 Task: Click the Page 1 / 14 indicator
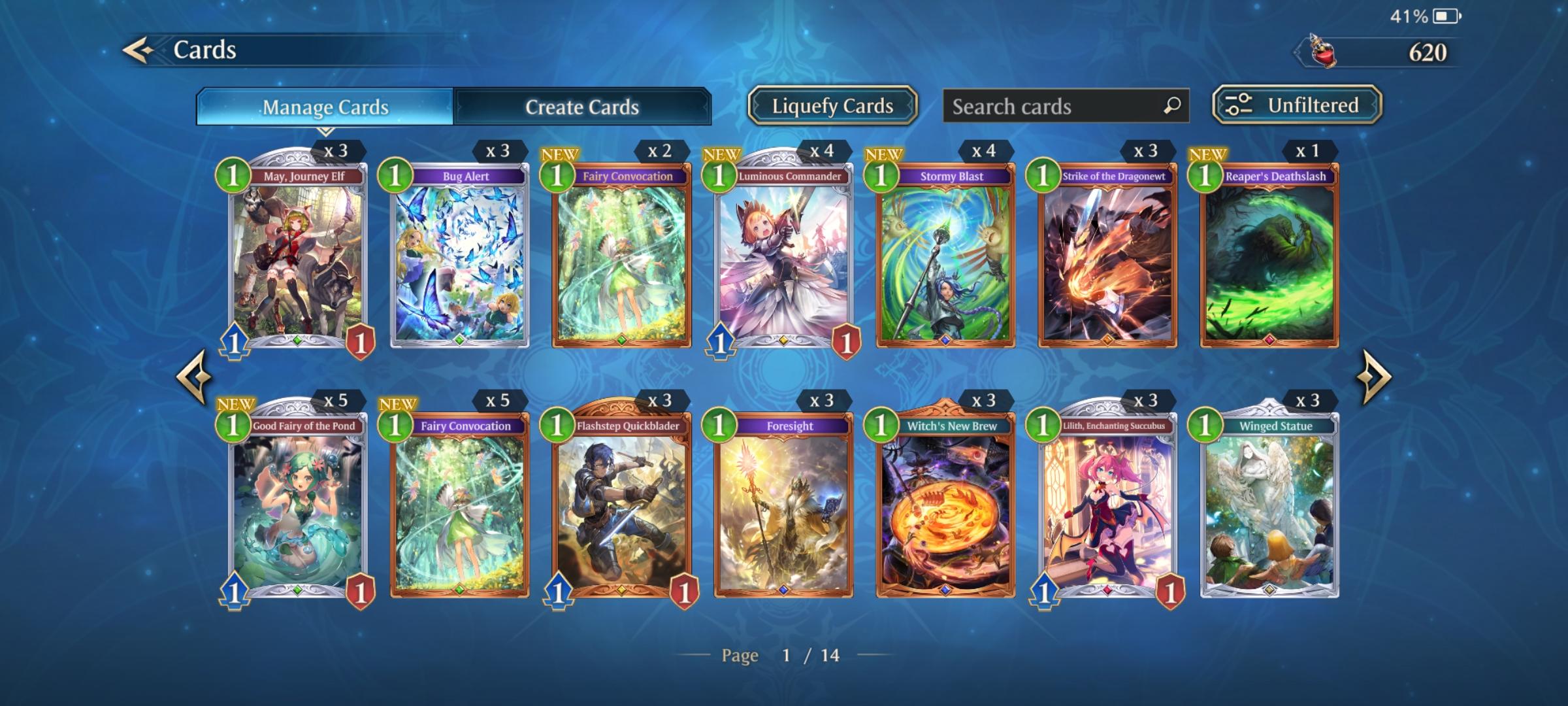click(x=784, y=654)
